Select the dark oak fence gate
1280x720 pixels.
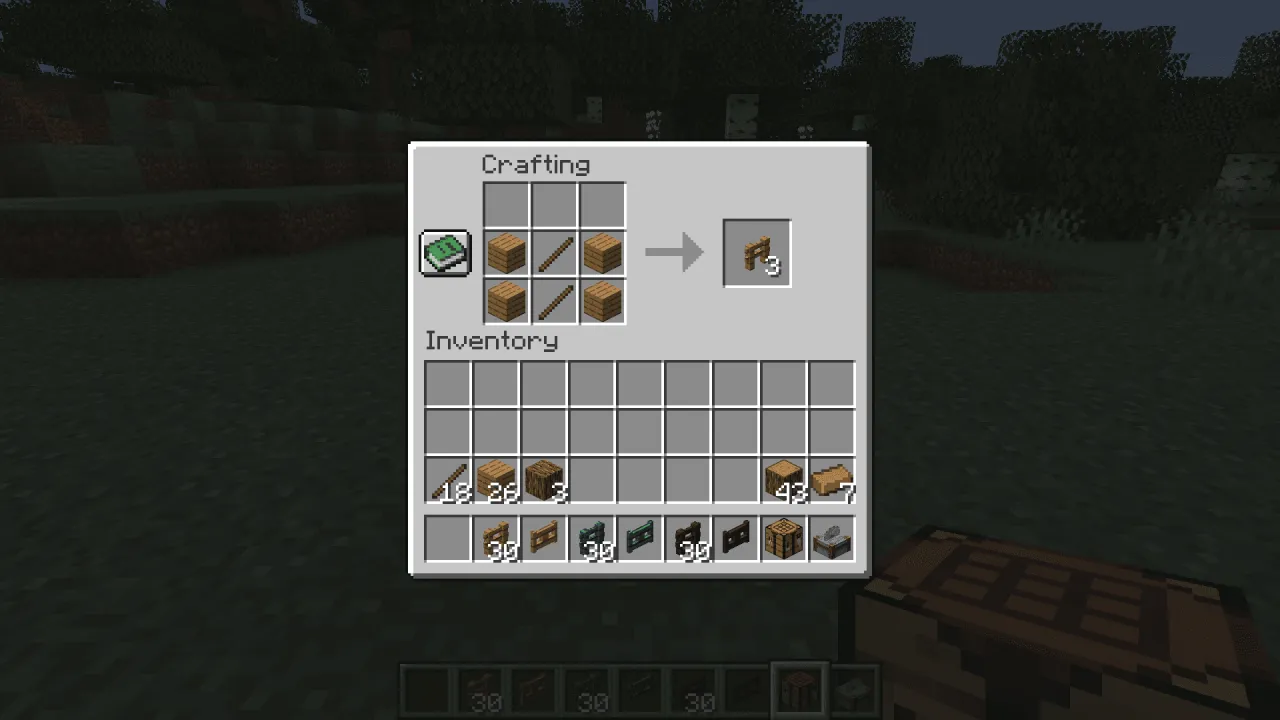click(735, 538)
